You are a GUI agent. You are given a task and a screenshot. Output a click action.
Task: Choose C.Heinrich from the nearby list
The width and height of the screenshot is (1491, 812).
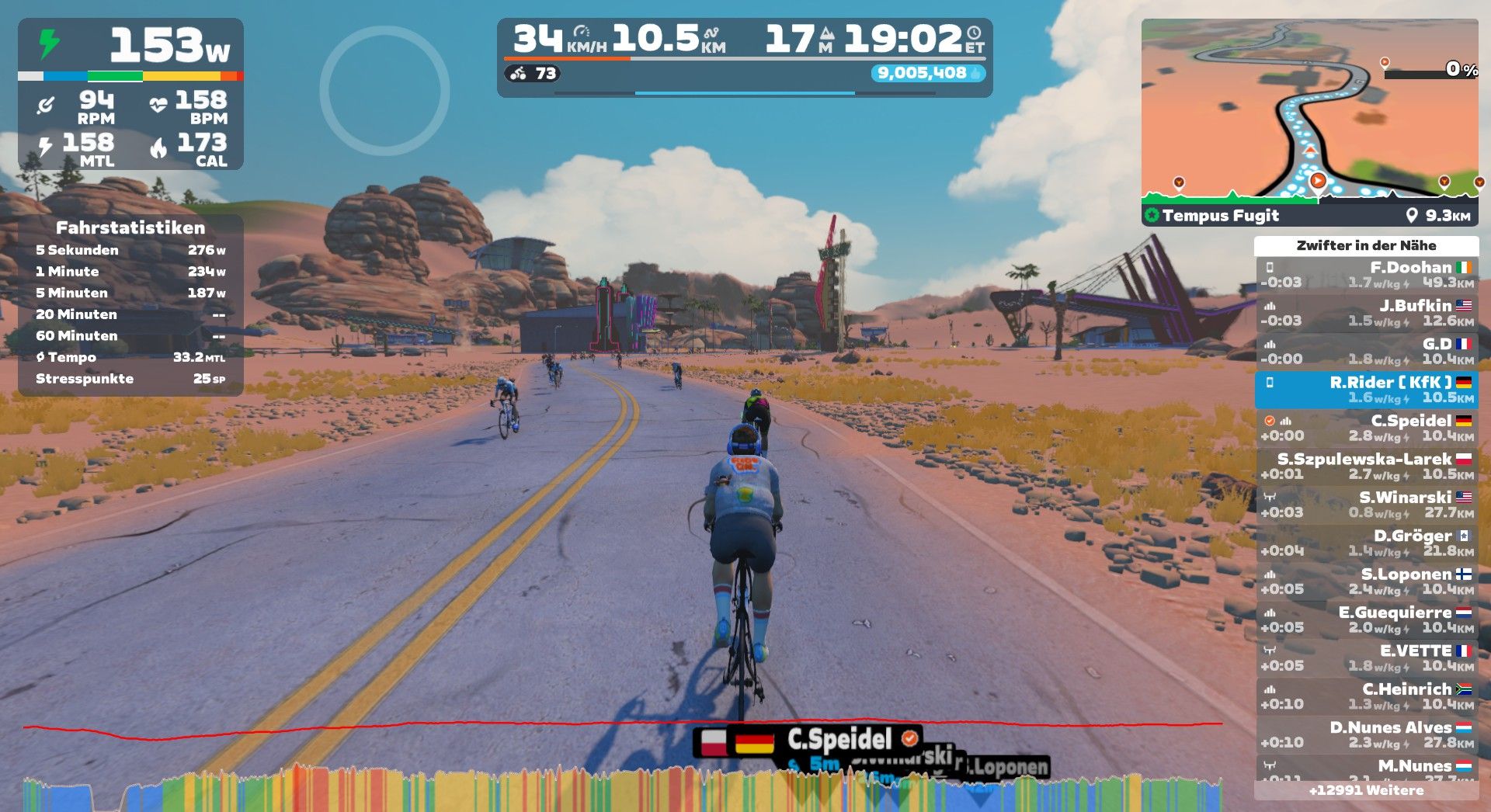[1366, 696]
